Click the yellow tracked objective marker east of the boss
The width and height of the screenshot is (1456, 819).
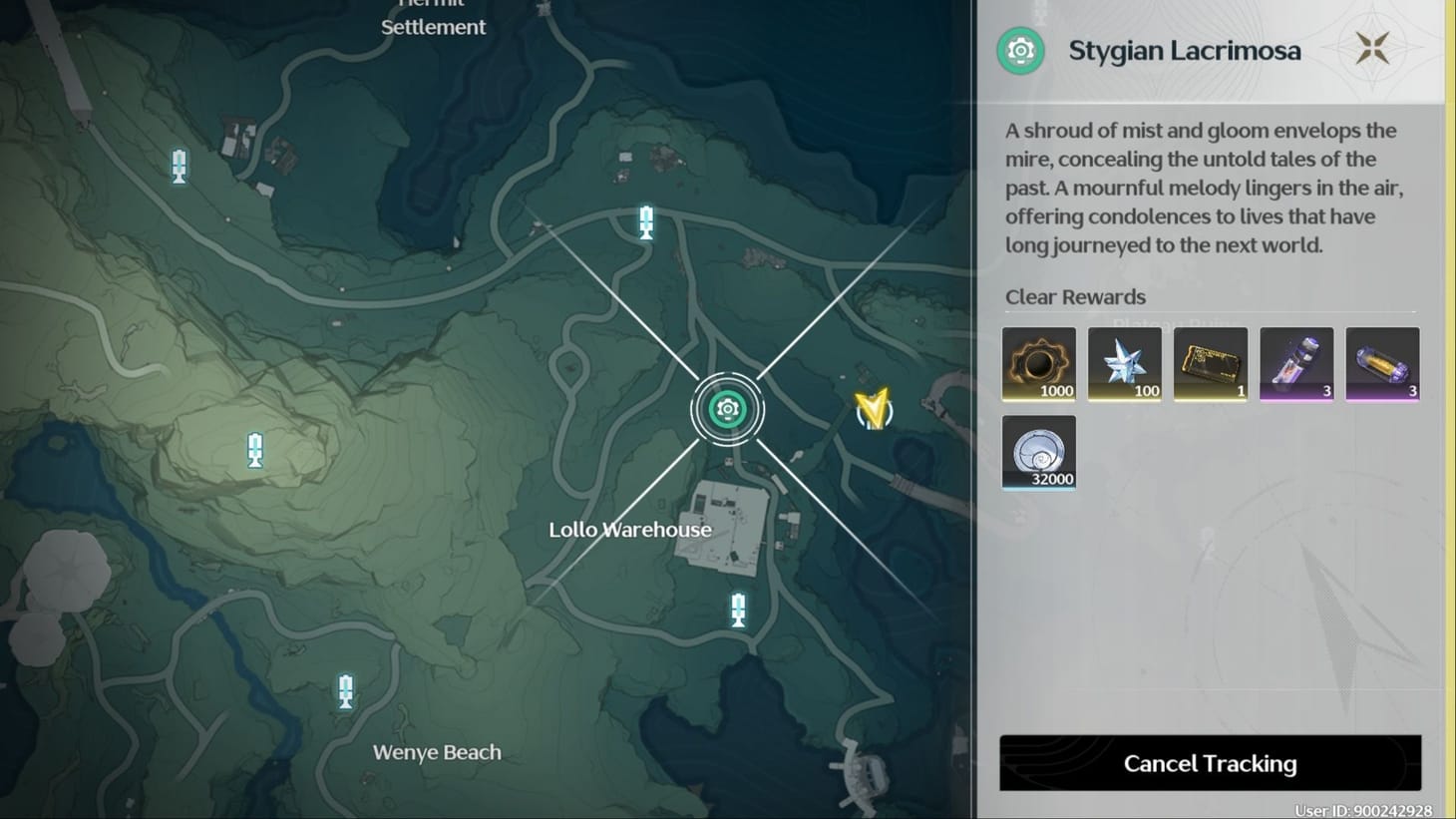click(x=872, y=409)
